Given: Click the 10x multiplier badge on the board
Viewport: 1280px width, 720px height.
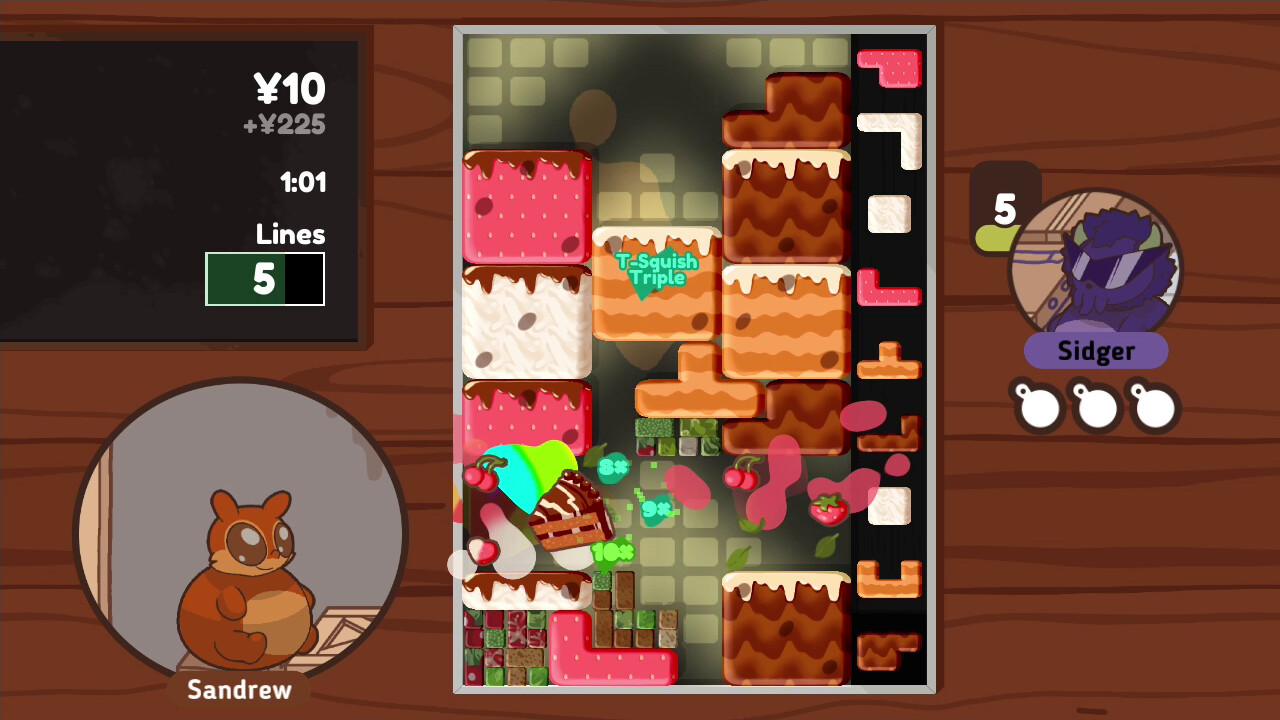Looking at the screenshot, I should tap(613, 551).
